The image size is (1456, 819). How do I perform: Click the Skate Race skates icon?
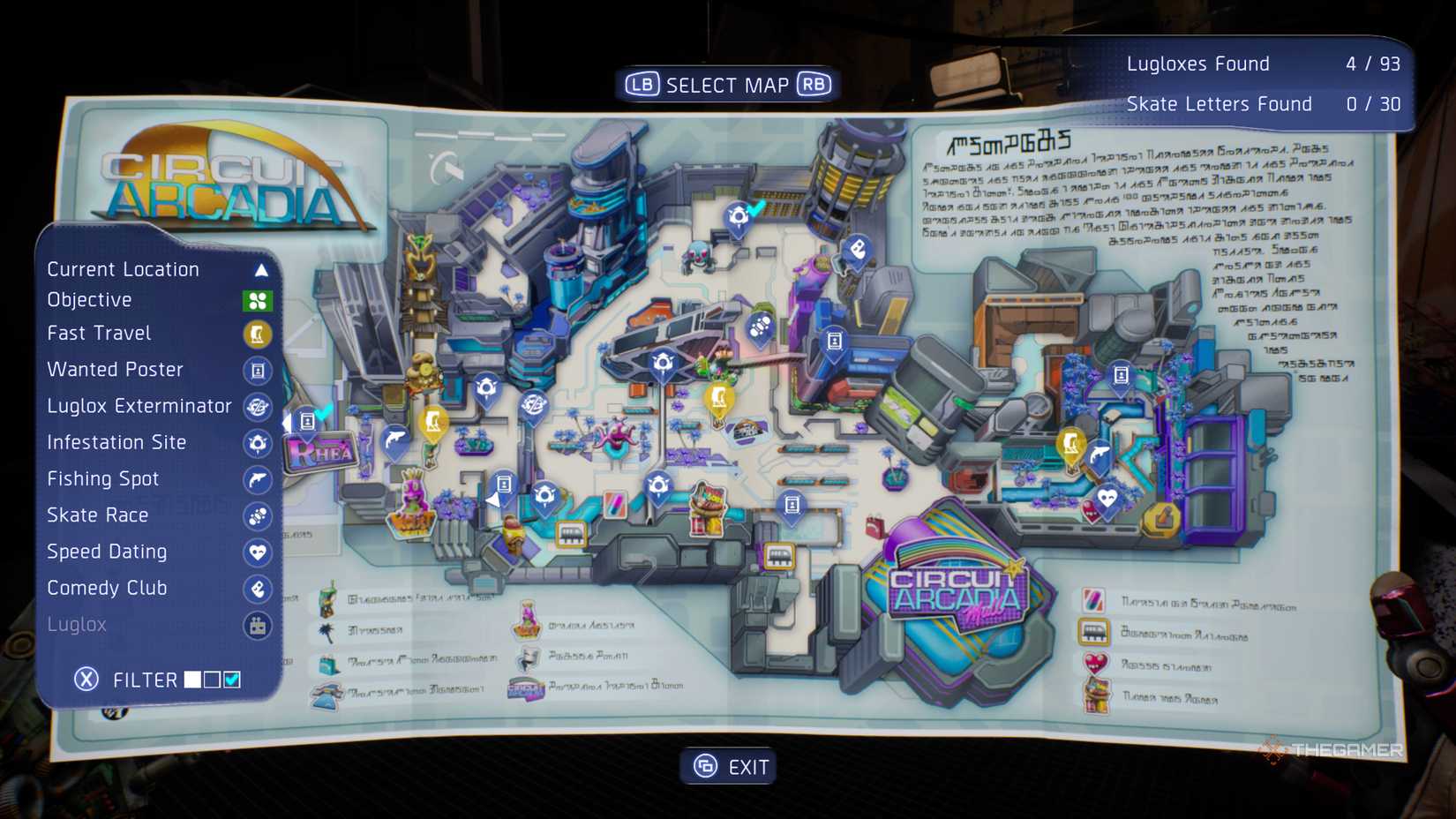pyautogui.click(x=257, y=516)
